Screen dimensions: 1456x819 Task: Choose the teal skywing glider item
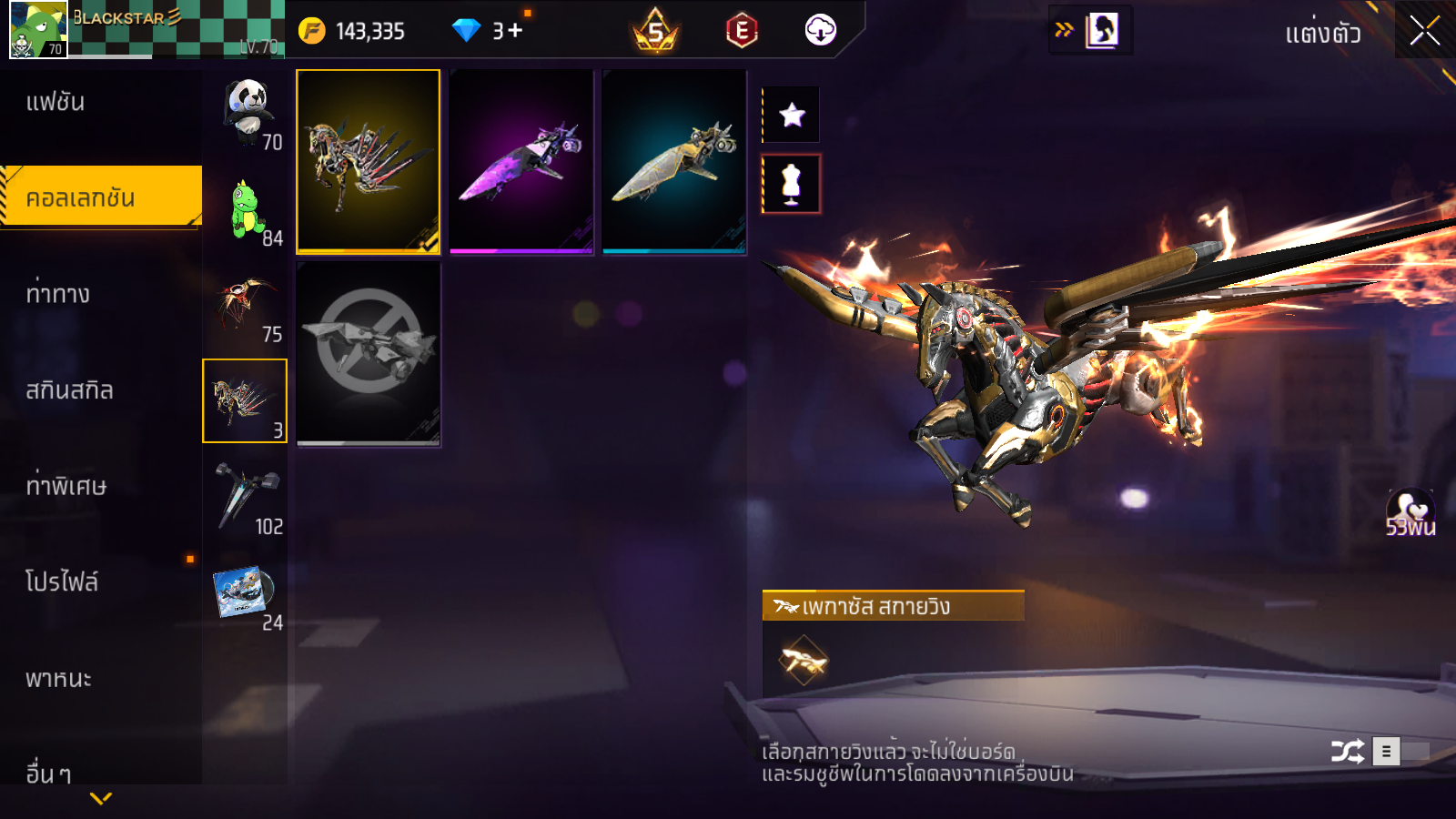[674, 161]
